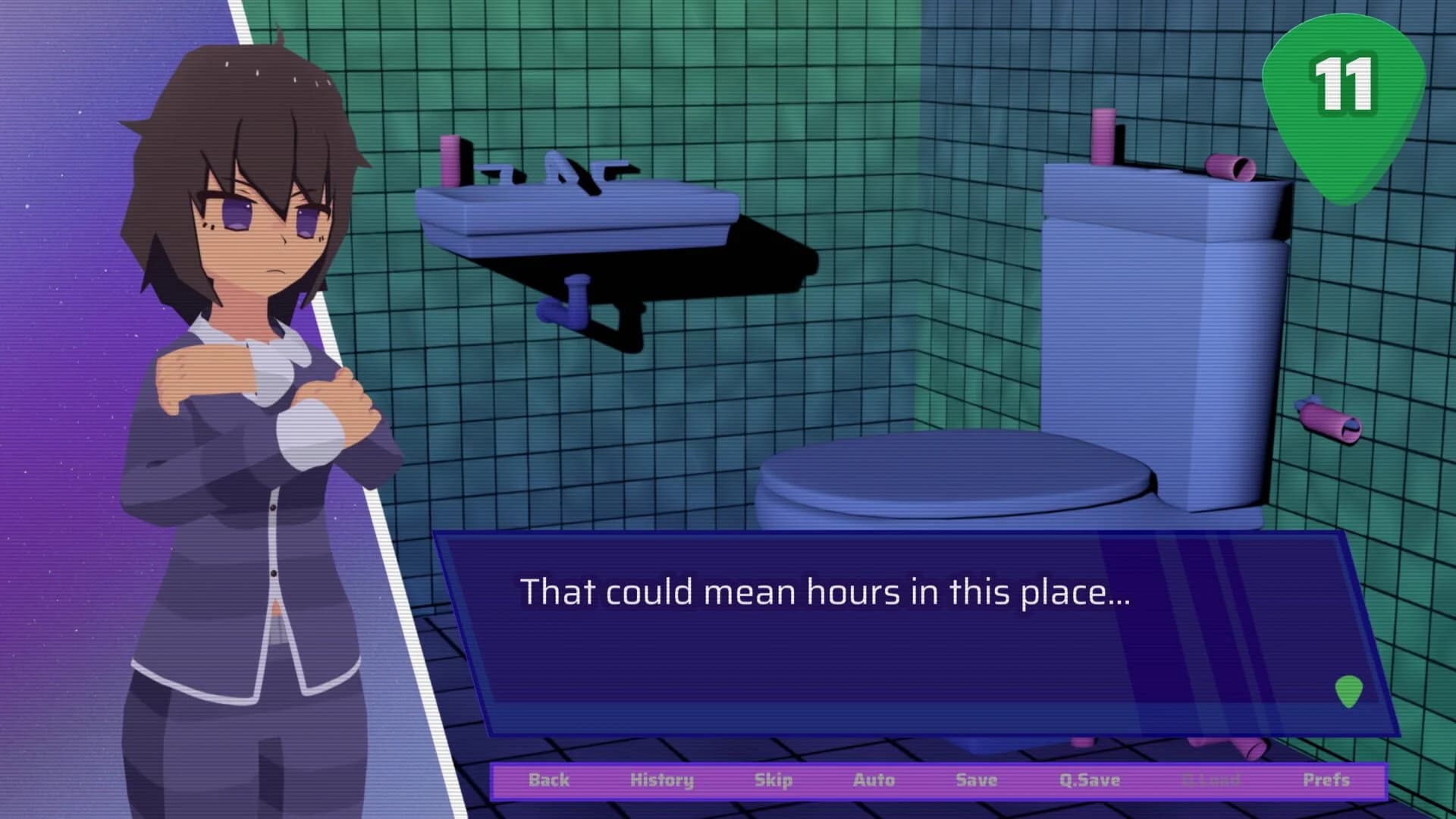Perform a quick save via Q.Save
The width and height of the screenshot is (1456, 819).
click(x=1090, y=780)
